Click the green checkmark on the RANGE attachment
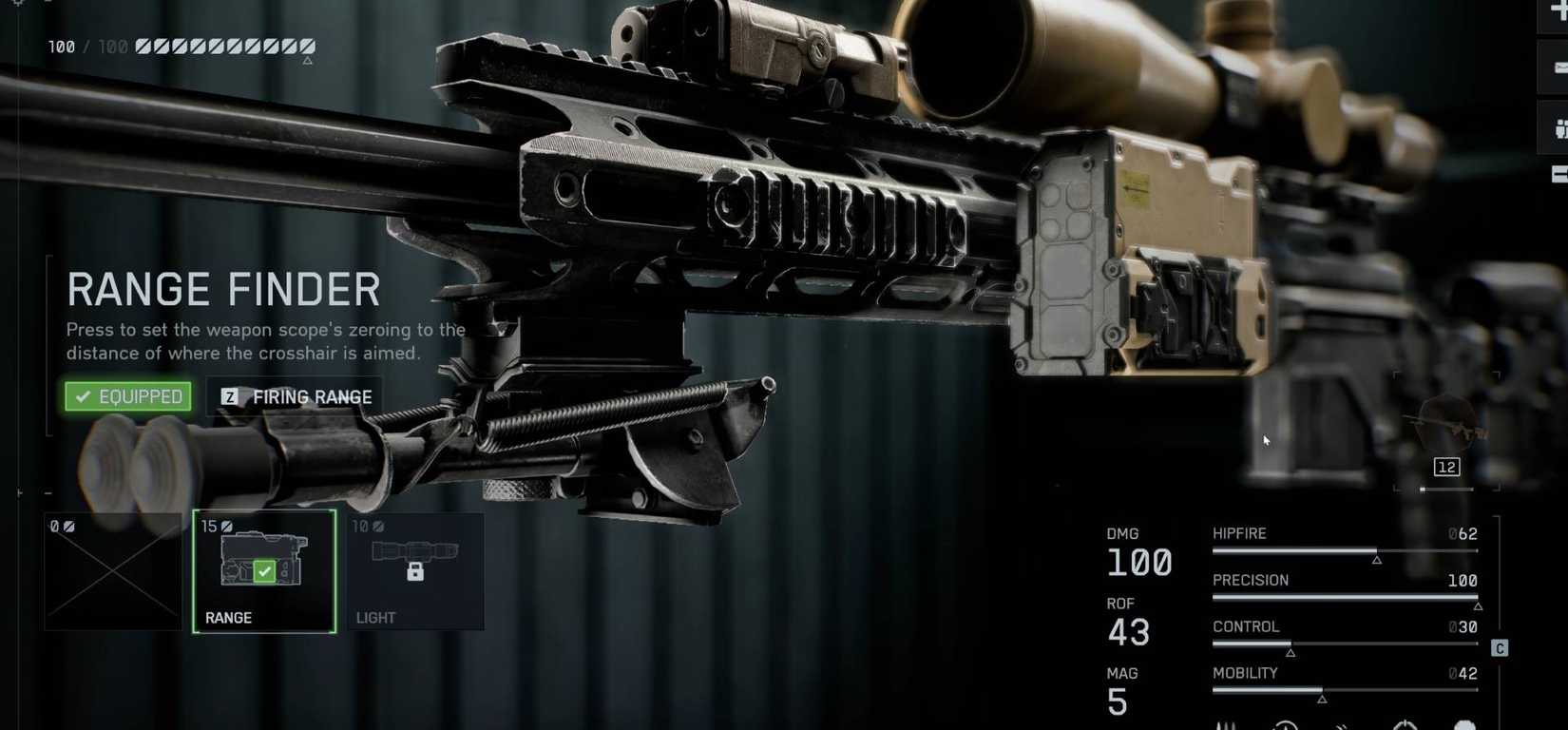This screenshot has height=730, width=1568. point(264,573)
